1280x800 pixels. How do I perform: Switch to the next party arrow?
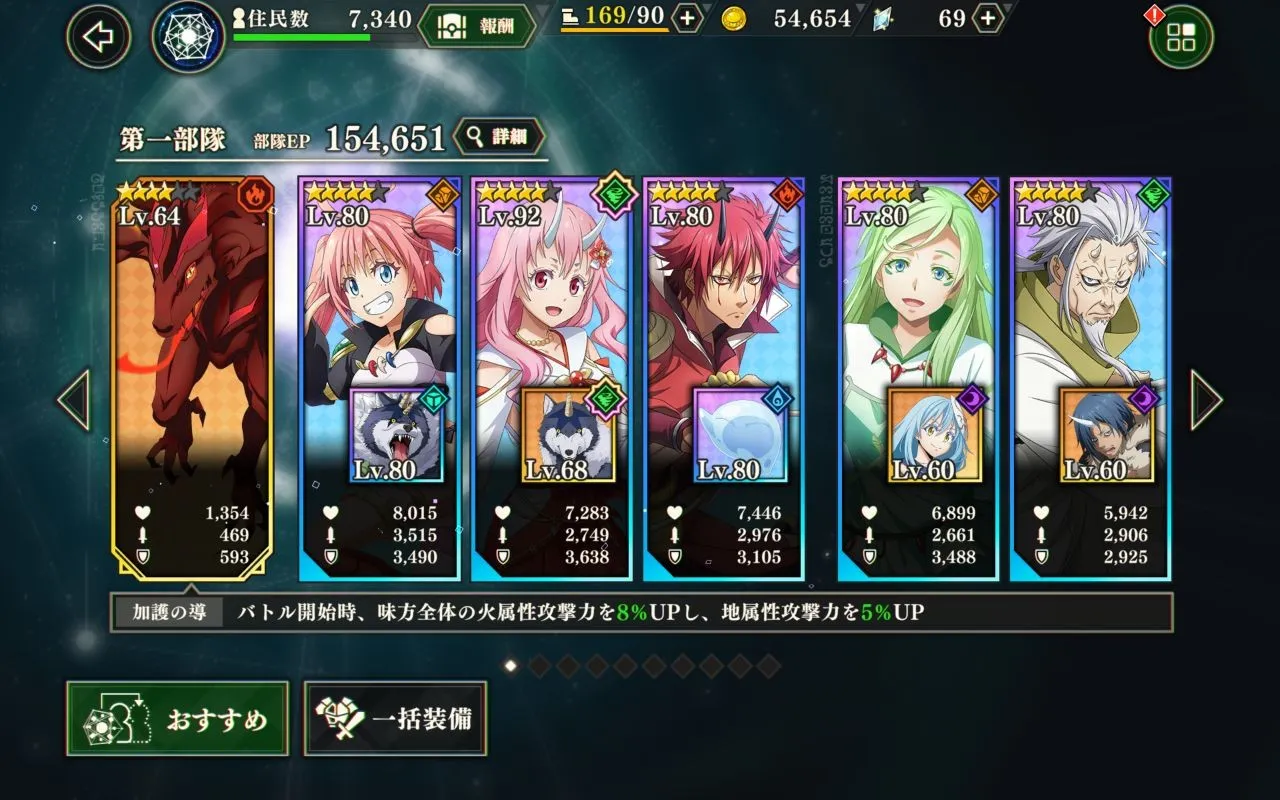click(x=1206, y=400)
